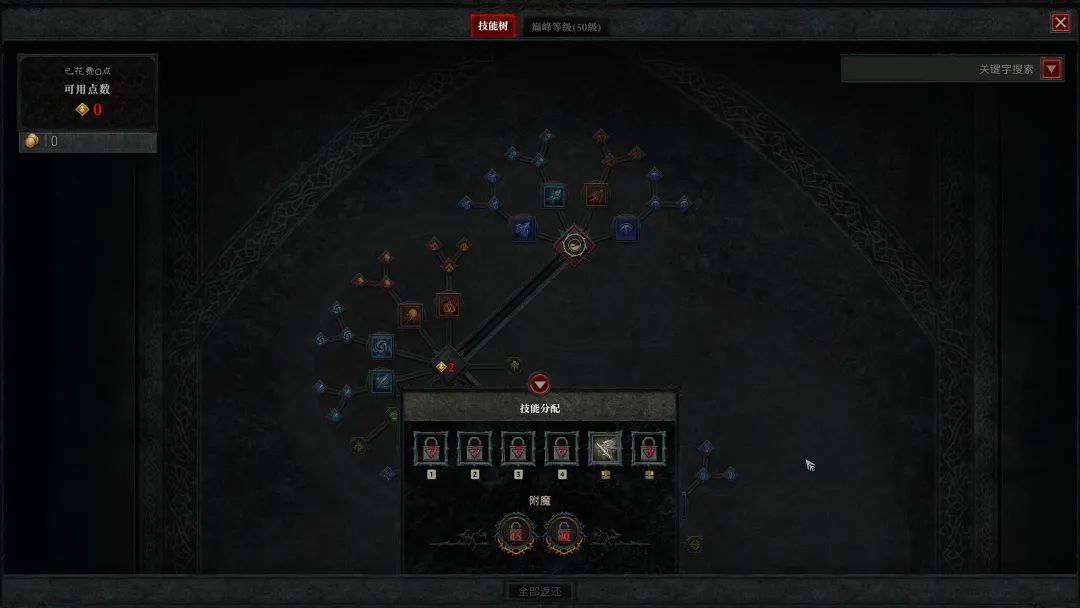Image resolution: width=1080 pixels, height=608 pixels.
Task: Select the 技能树 tab
Action: (494, 26)
